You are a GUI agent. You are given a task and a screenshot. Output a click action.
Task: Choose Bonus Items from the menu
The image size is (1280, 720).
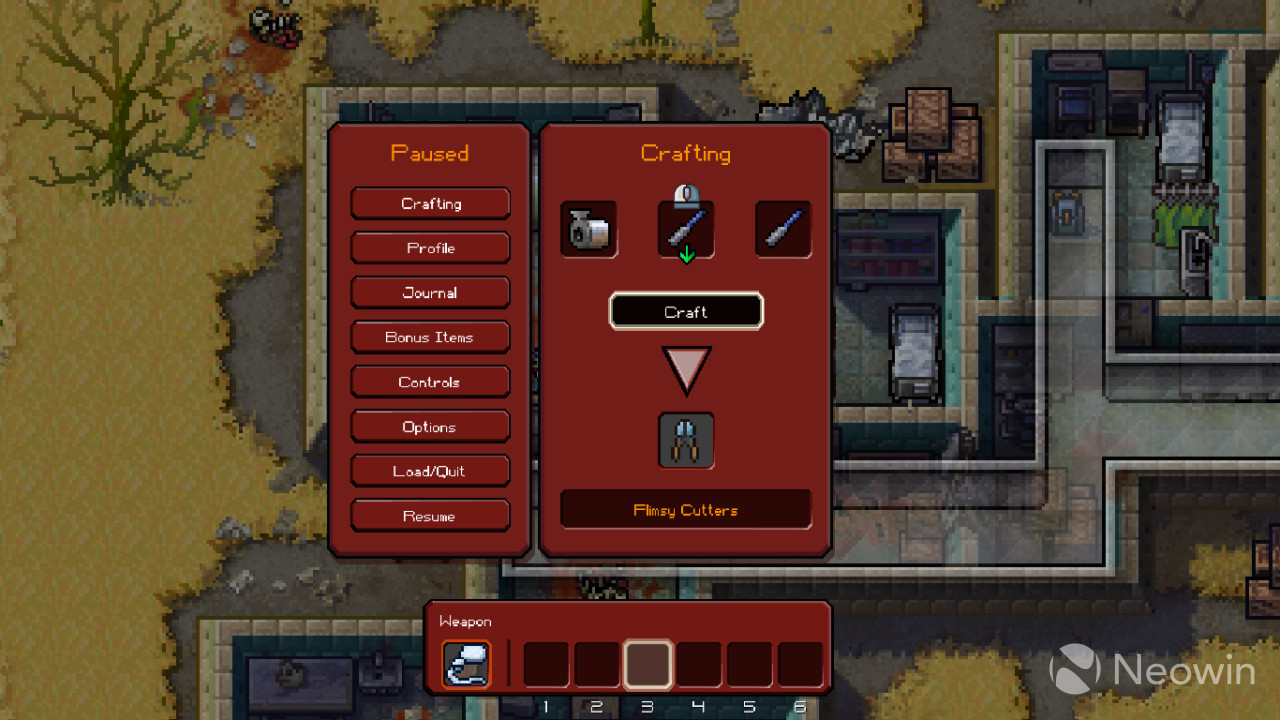[x=430, y=337]
